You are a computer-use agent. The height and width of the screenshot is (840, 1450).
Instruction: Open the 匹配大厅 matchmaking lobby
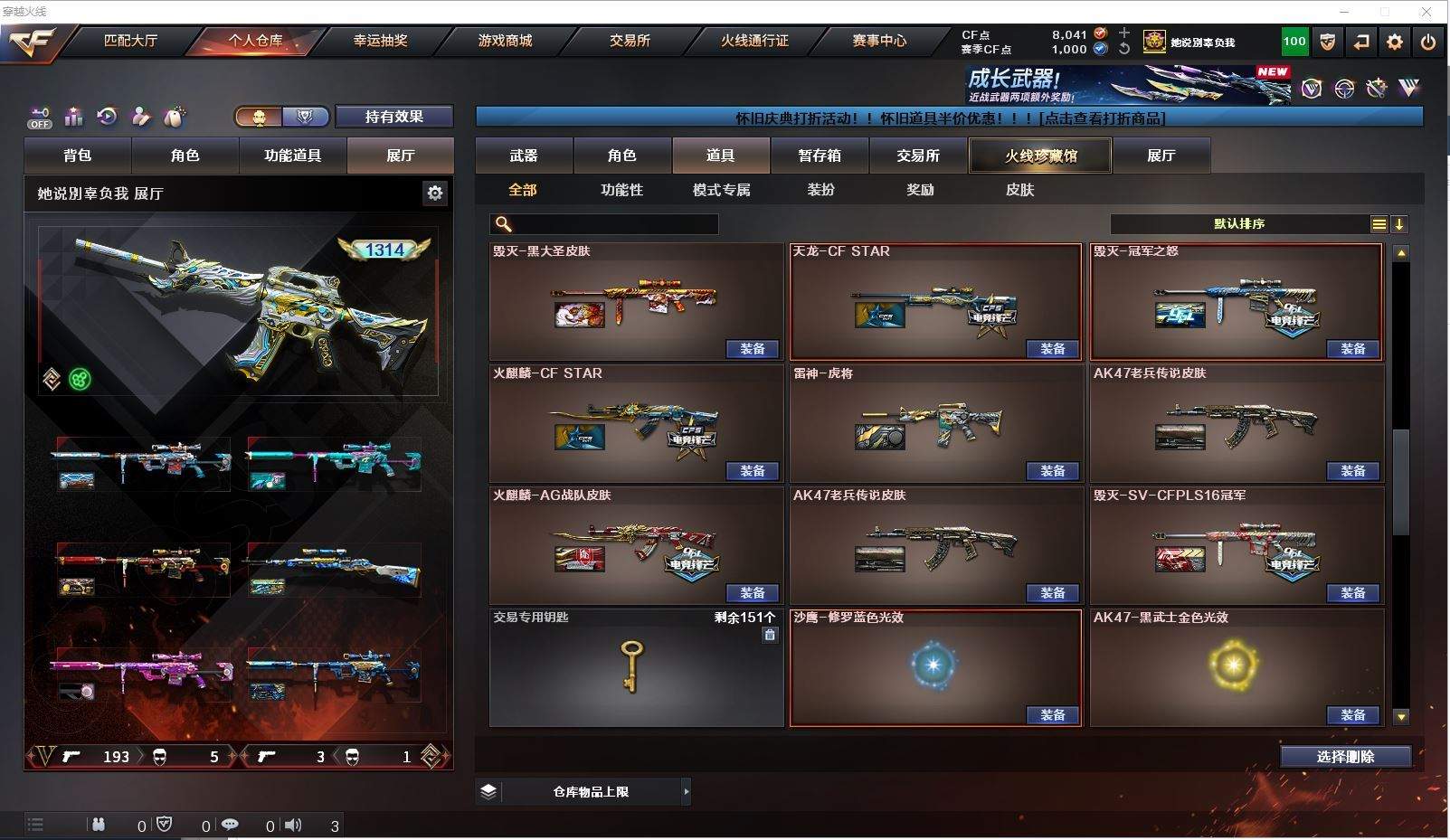click(130, 41)
